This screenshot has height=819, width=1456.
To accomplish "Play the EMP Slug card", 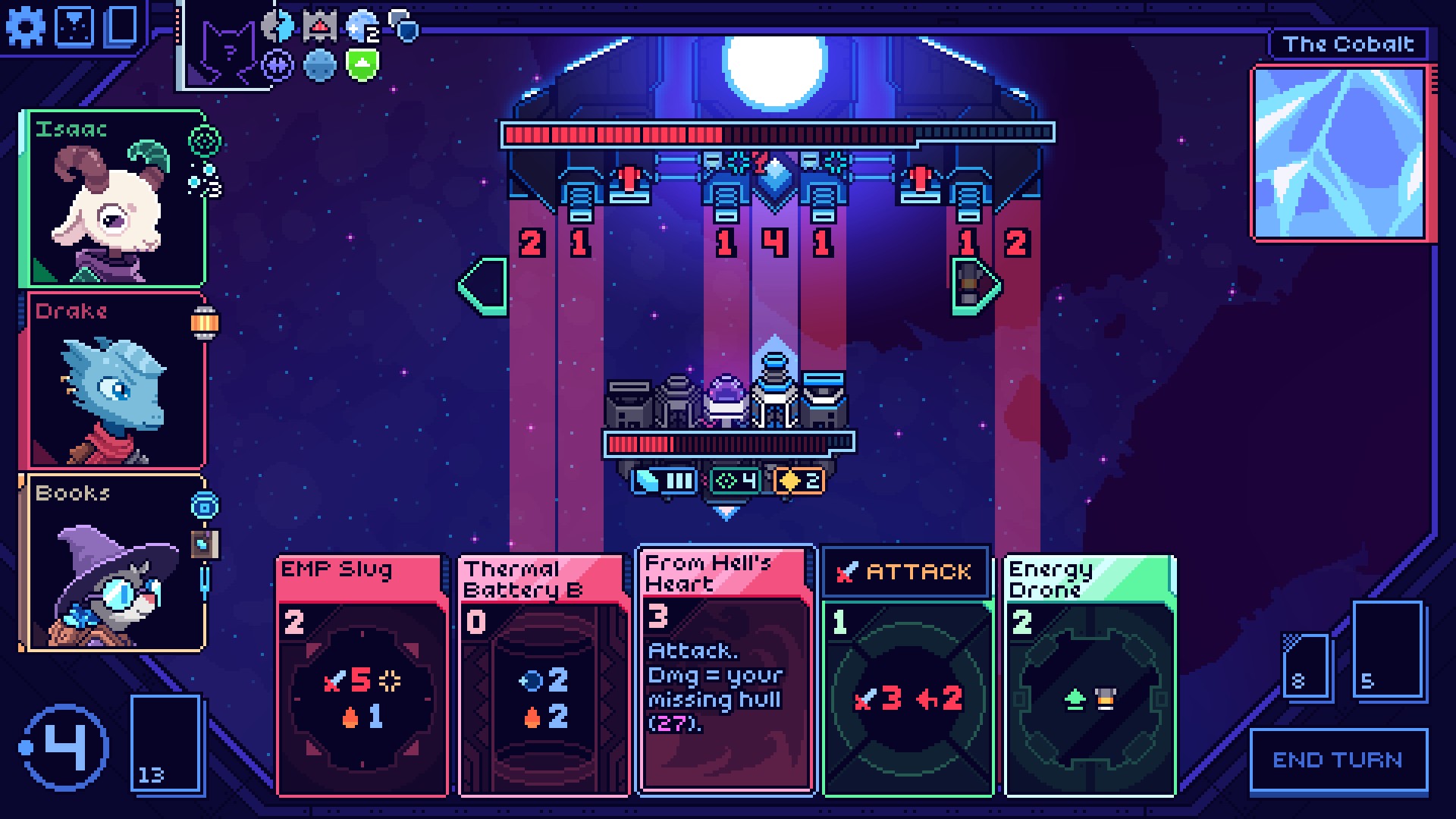I will (x=362, y=675).
